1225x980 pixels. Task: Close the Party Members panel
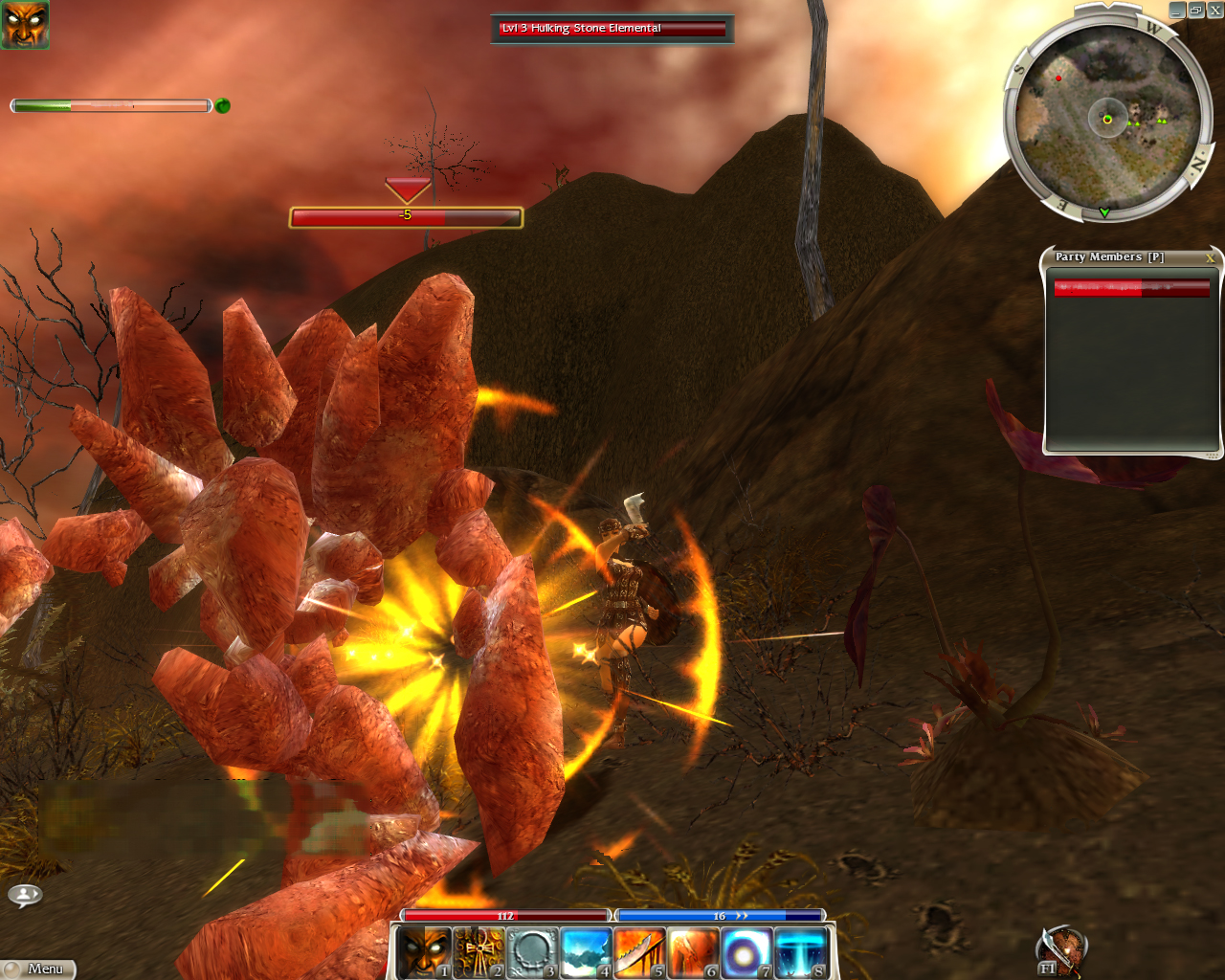click(1210, 257)
